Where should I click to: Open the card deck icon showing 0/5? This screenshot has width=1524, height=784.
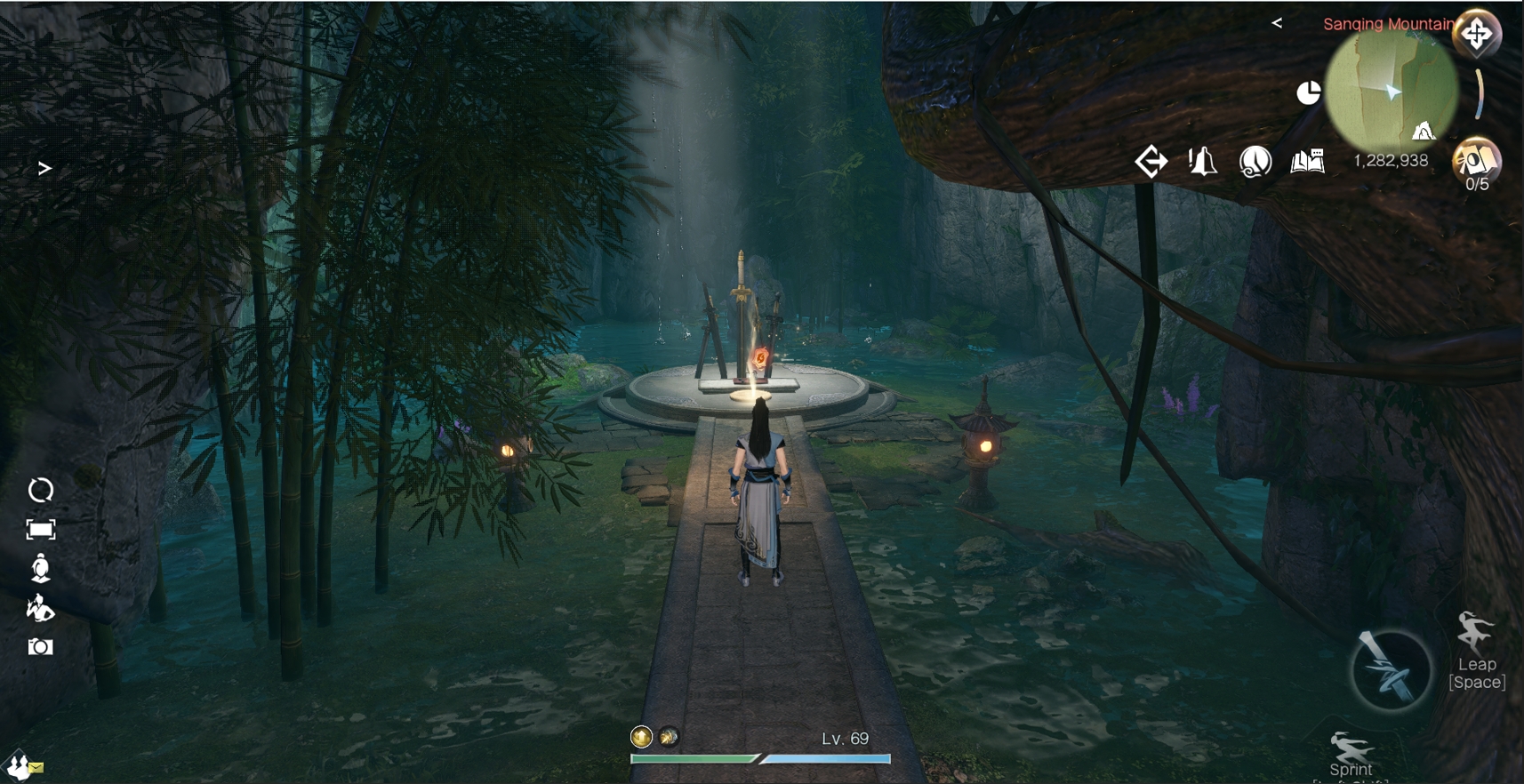[1476, 162]
